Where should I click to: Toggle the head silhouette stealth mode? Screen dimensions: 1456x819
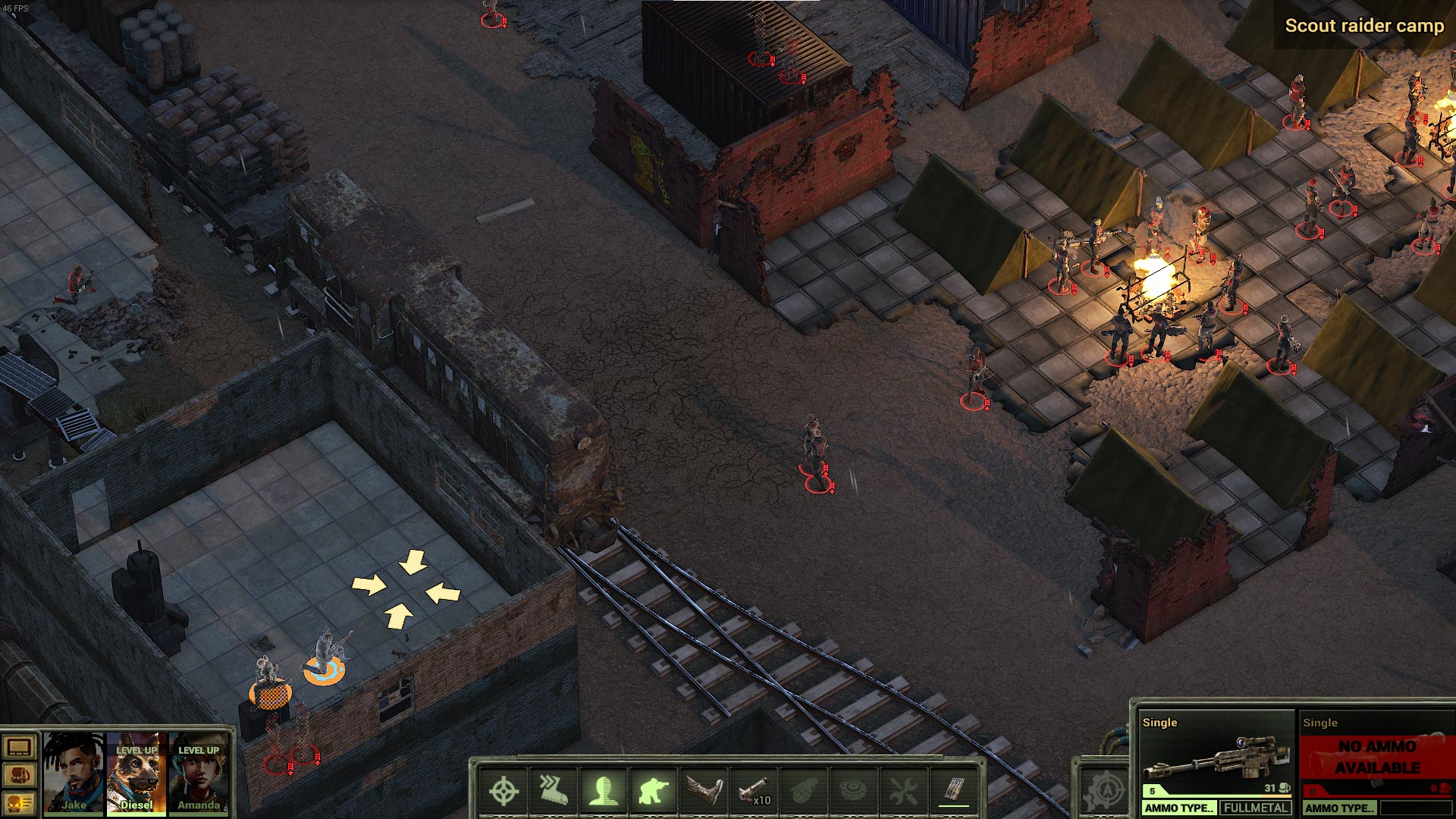[x=604, y=791]
